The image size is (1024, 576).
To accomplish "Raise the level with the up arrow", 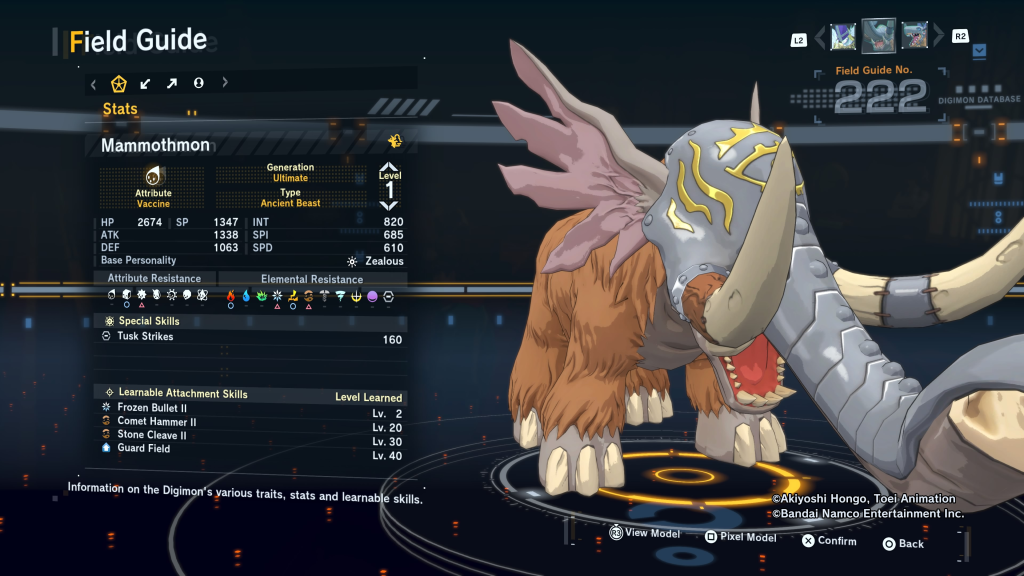I will coord(389,167).
